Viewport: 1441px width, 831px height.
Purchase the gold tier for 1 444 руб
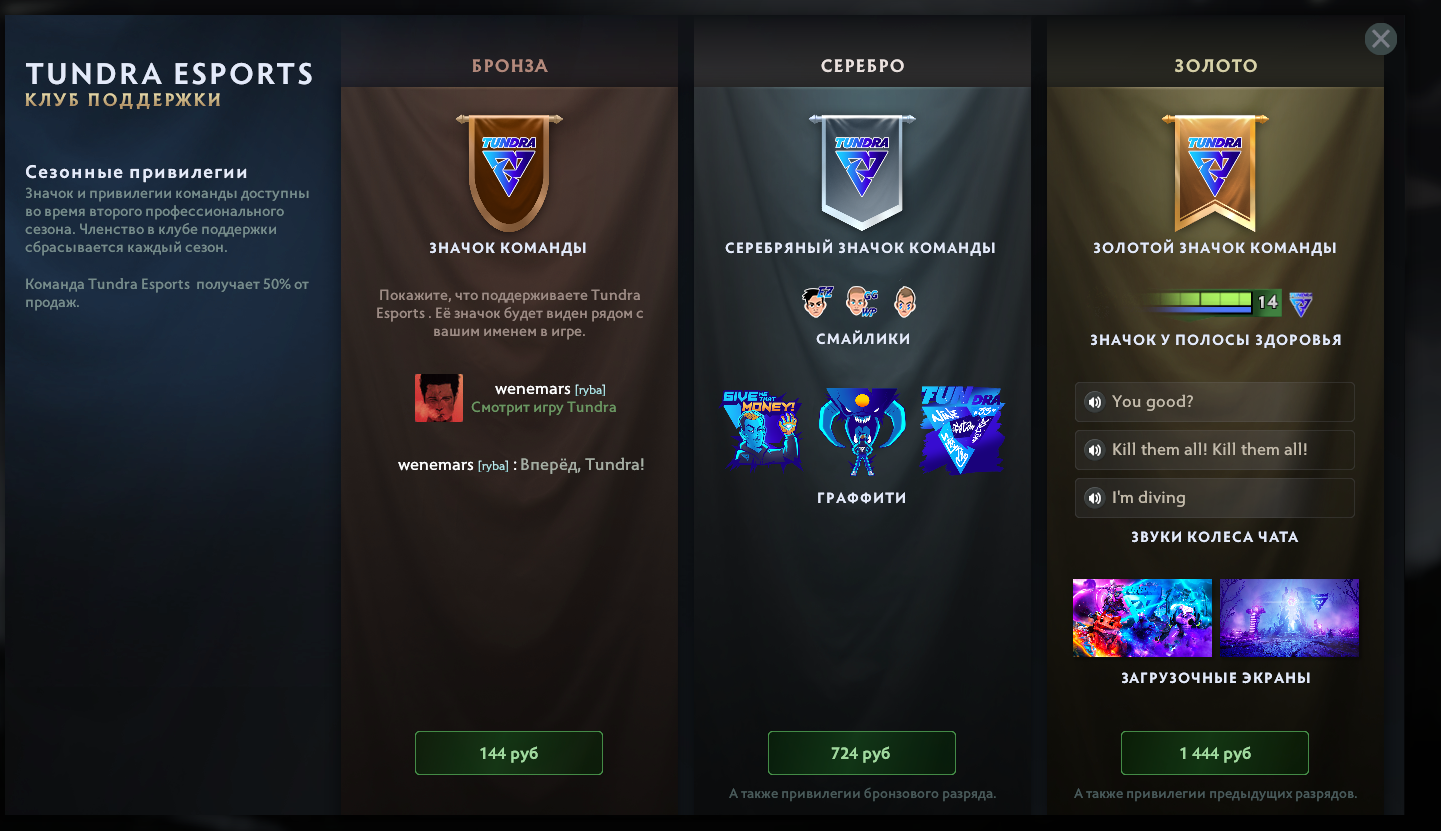(1214, 753)
